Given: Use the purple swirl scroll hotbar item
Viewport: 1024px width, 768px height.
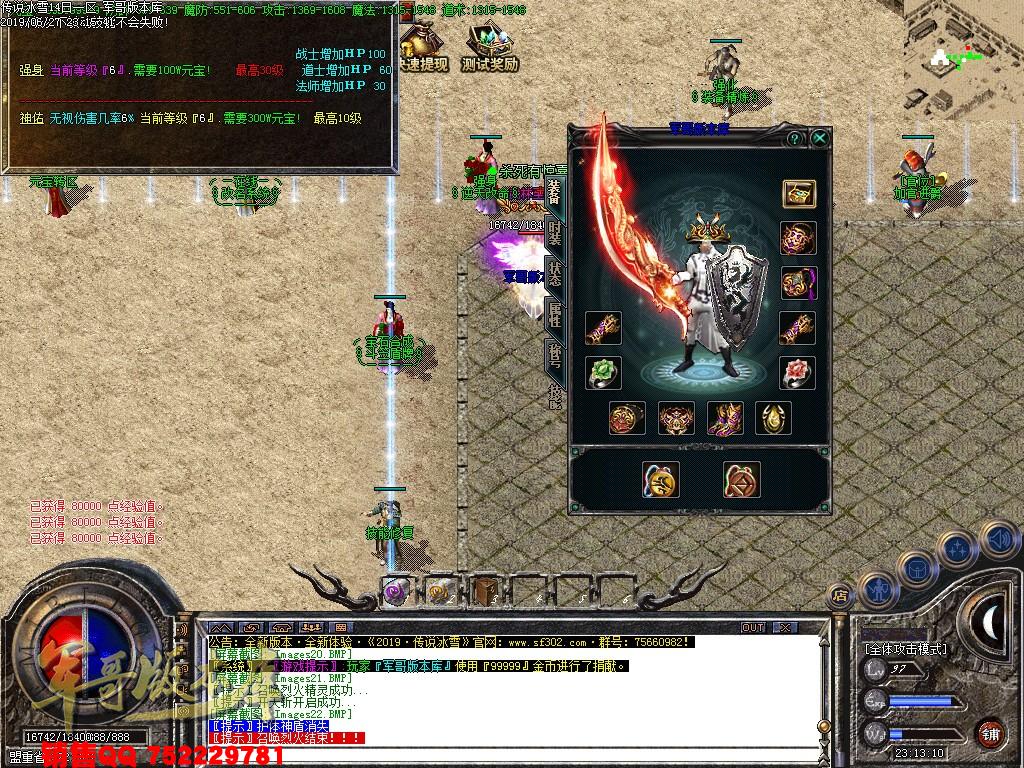Looking at the screenshot, I should 397,591.
